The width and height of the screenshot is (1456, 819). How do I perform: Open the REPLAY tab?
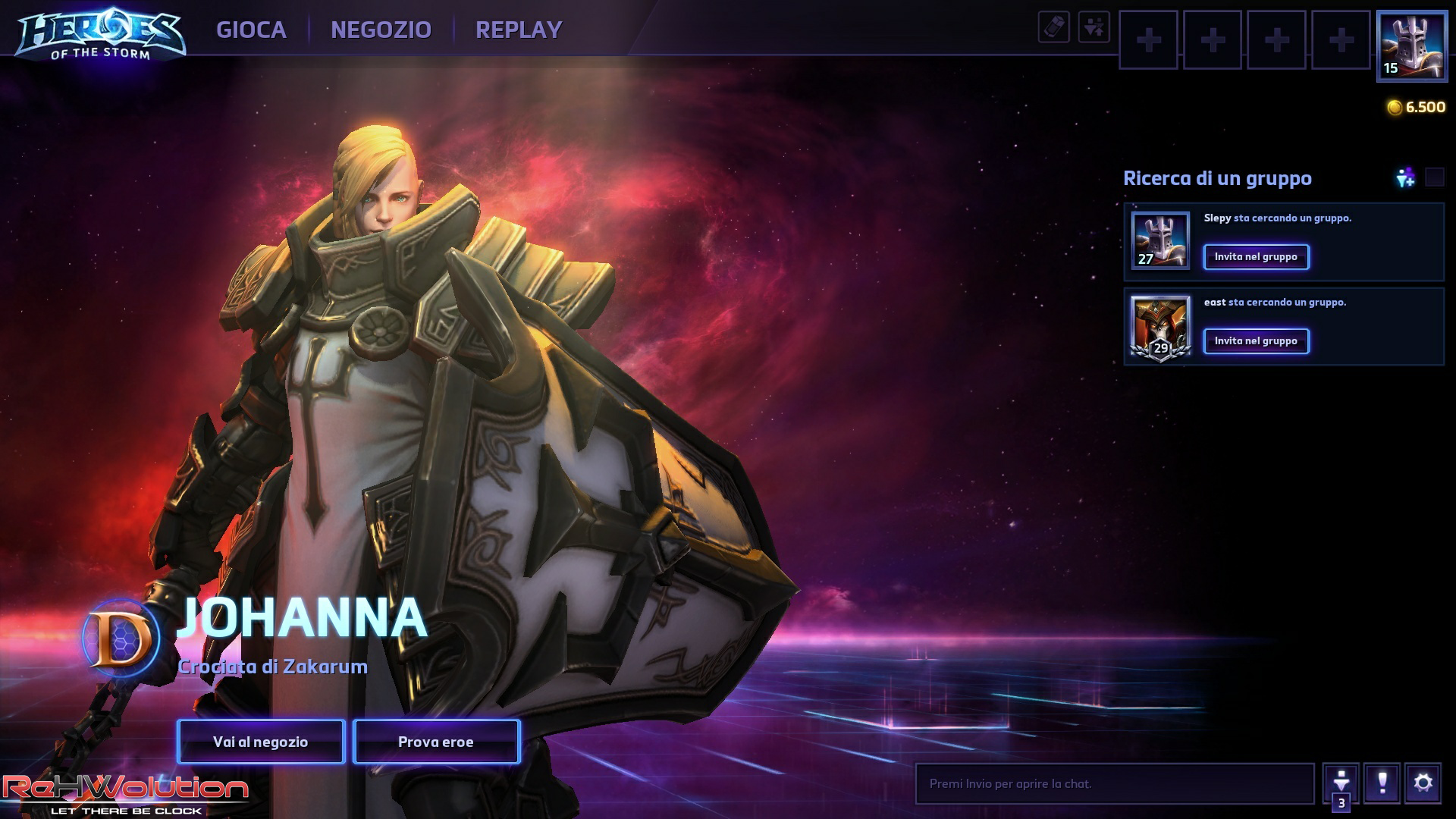(519, 30)
